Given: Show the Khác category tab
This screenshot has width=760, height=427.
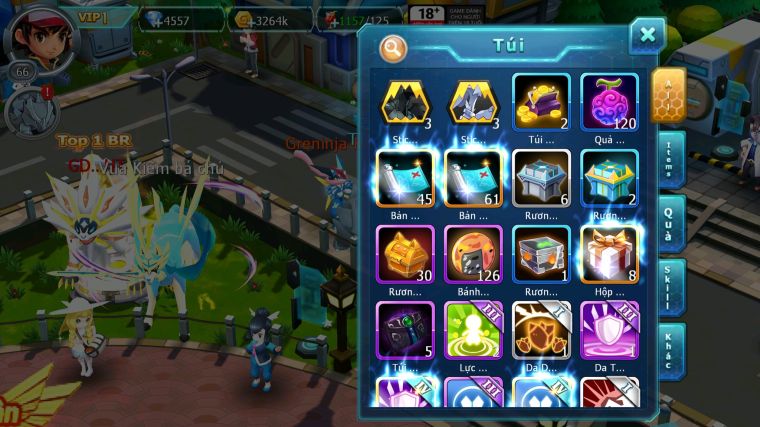Looking at the screenshot, I should click(x=670, y=351).
